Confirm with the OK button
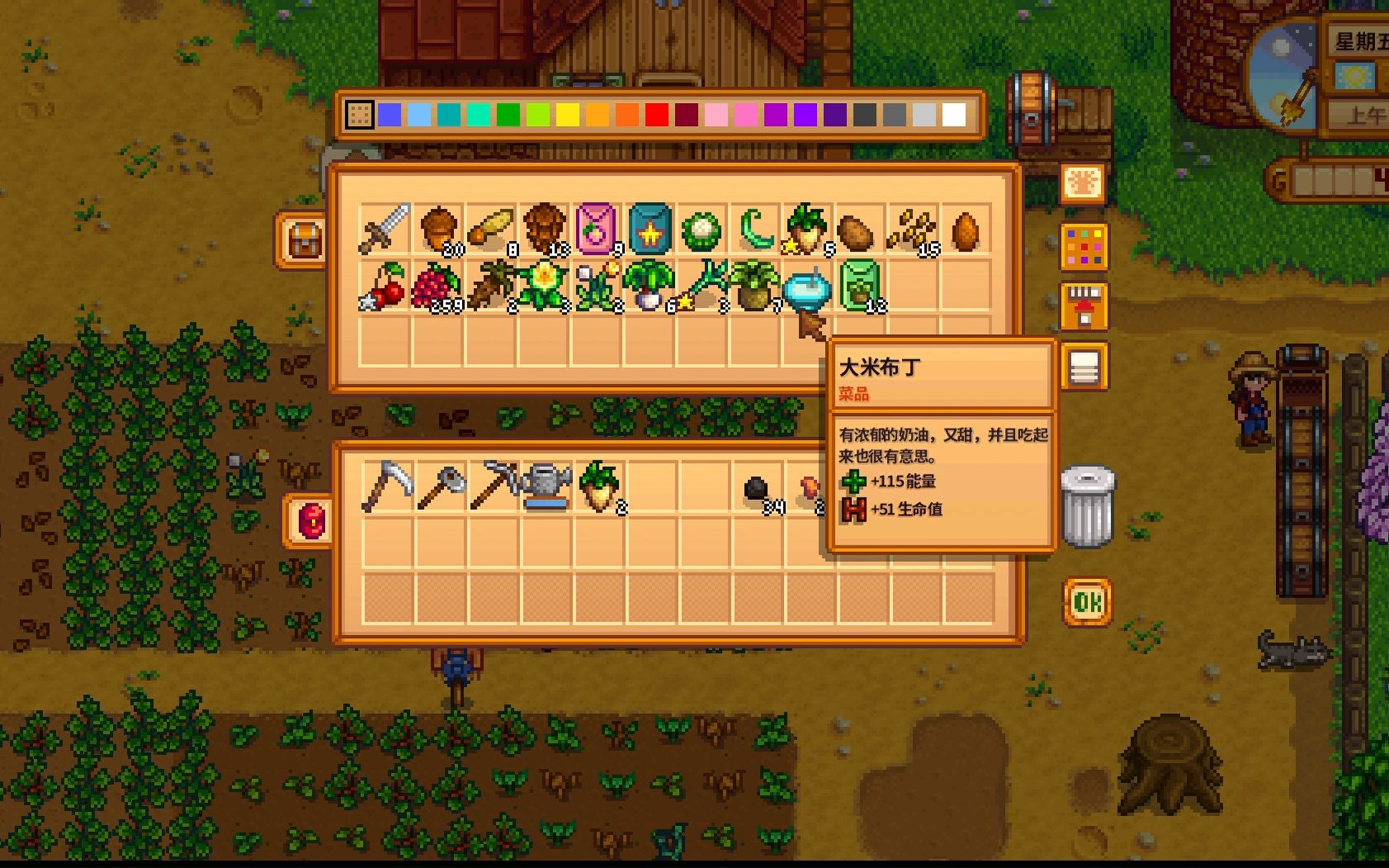 tap(1087, 603)
